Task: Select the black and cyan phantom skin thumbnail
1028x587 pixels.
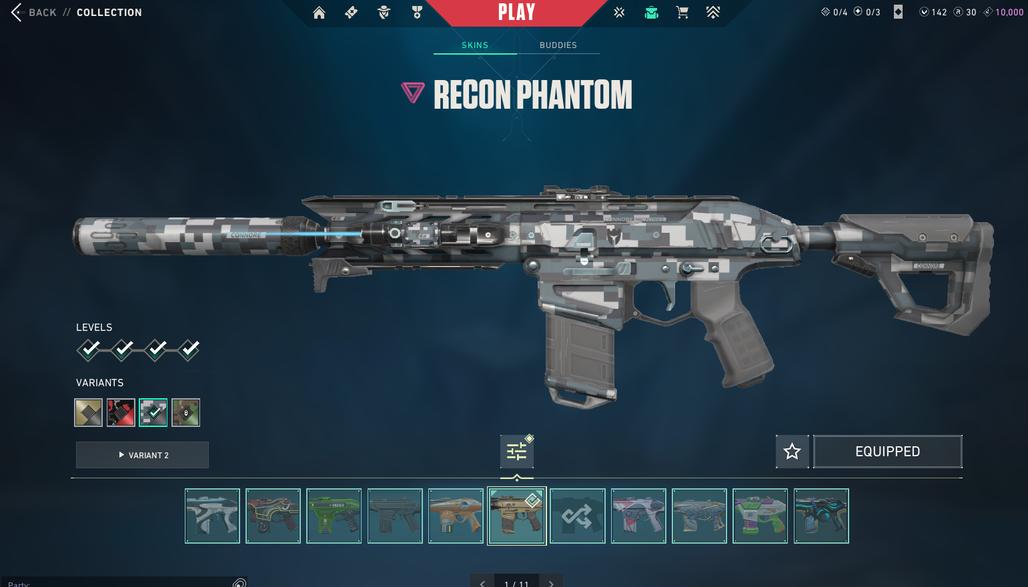Action: click(x=821, y=516)
